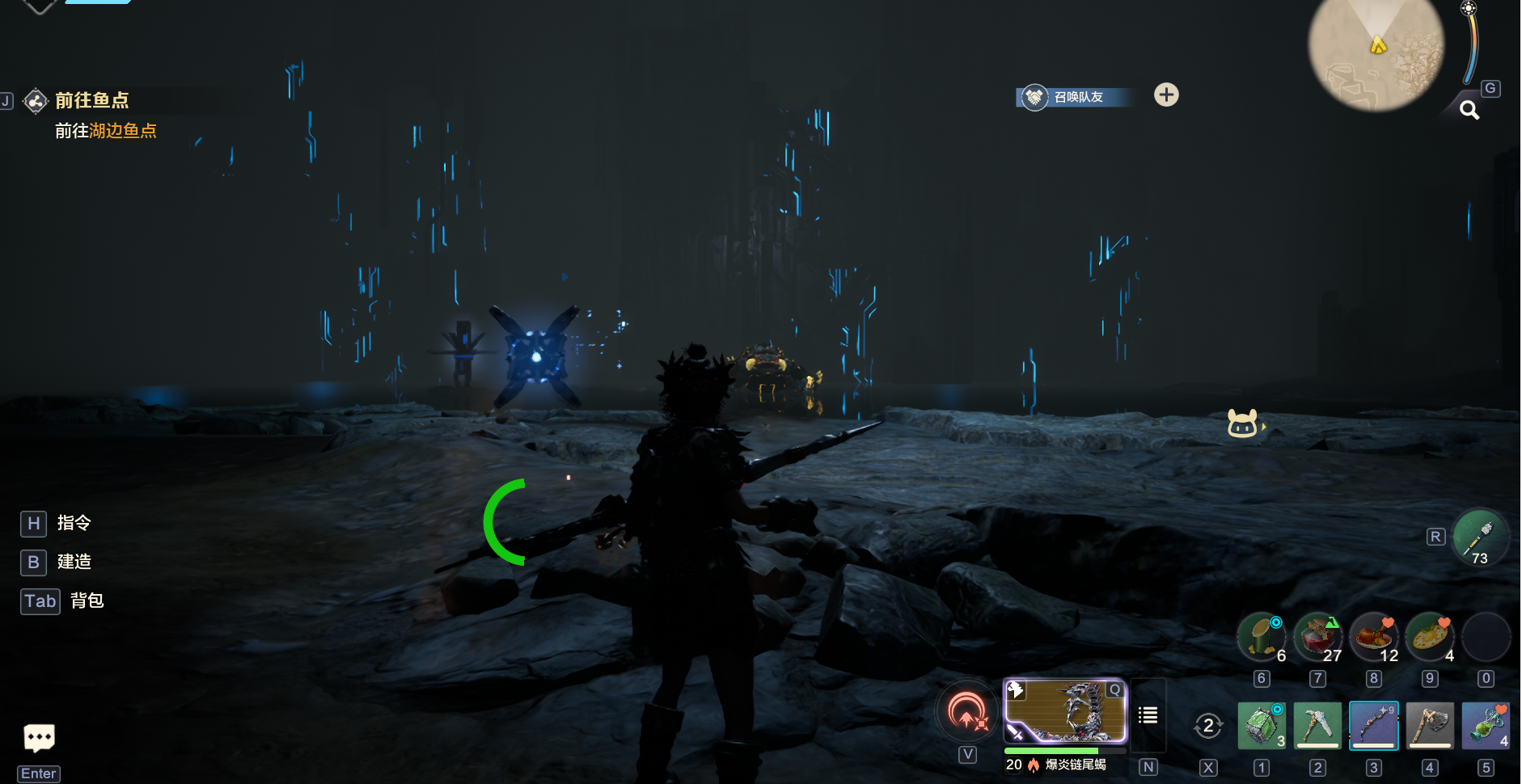
Task: Select the 爆炎链尾蝎 scorpion pet card
Action: 1065,711
